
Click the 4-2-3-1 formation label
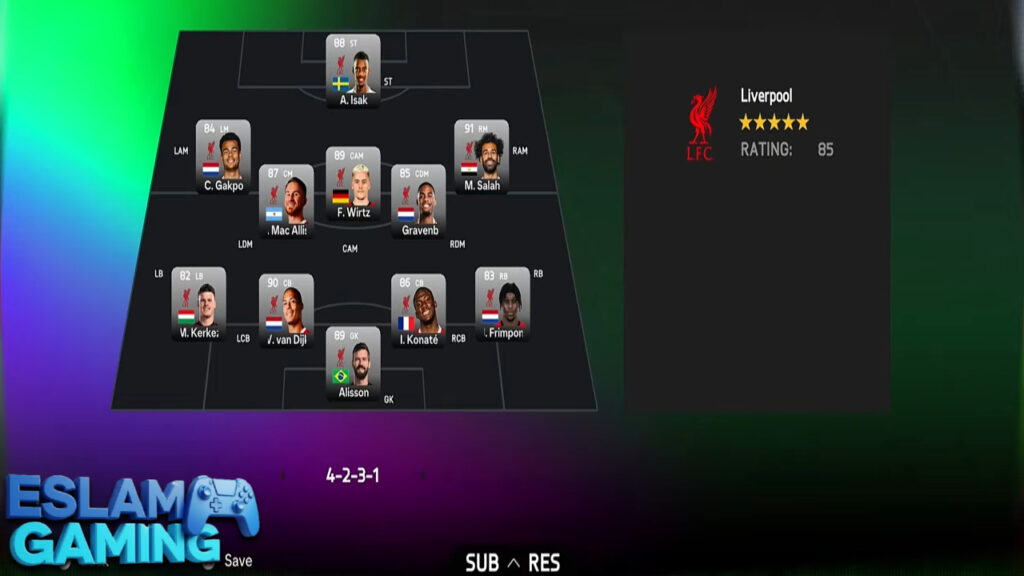[353, 476]
